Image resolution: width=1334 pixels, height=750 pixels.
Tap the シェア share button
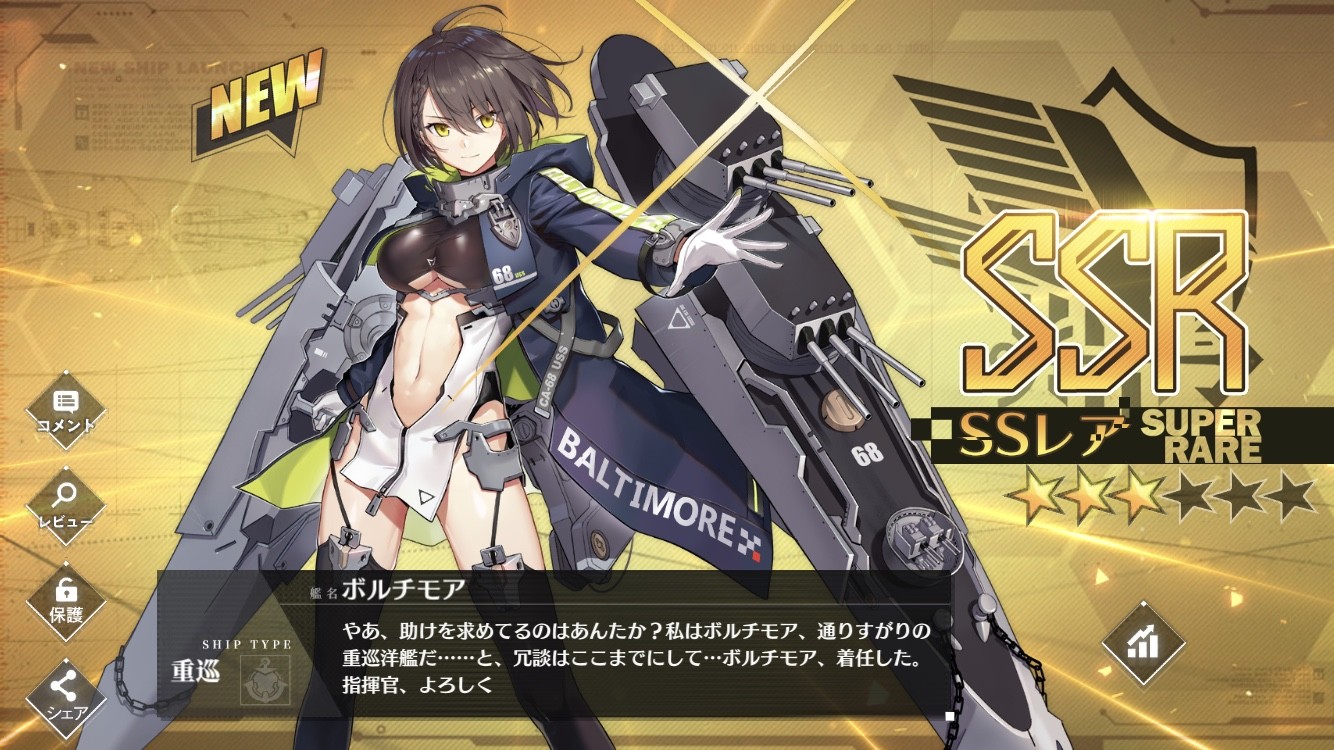(x=66, y=692)
